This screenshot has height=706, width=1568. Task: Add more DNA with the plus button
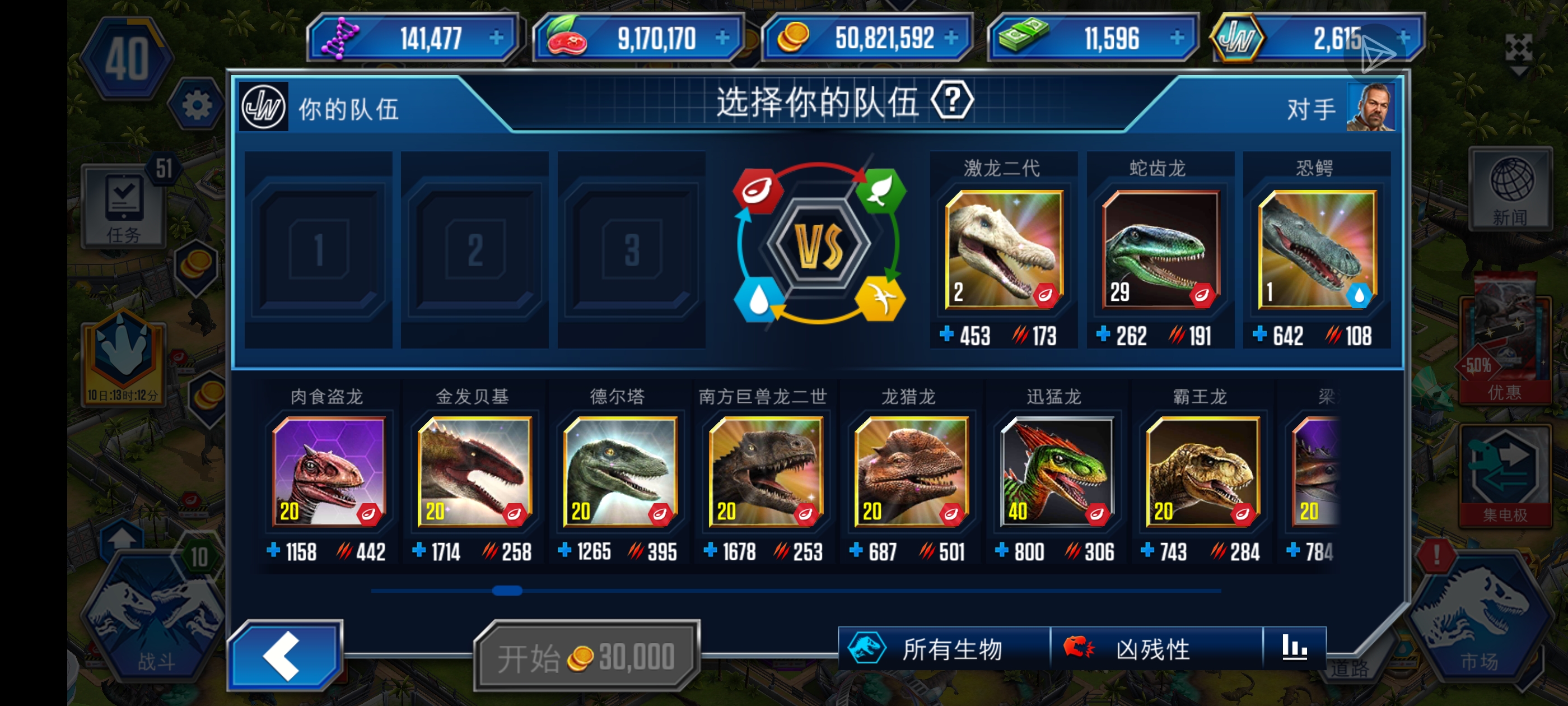pyautogui.click(x=497, y=38)
